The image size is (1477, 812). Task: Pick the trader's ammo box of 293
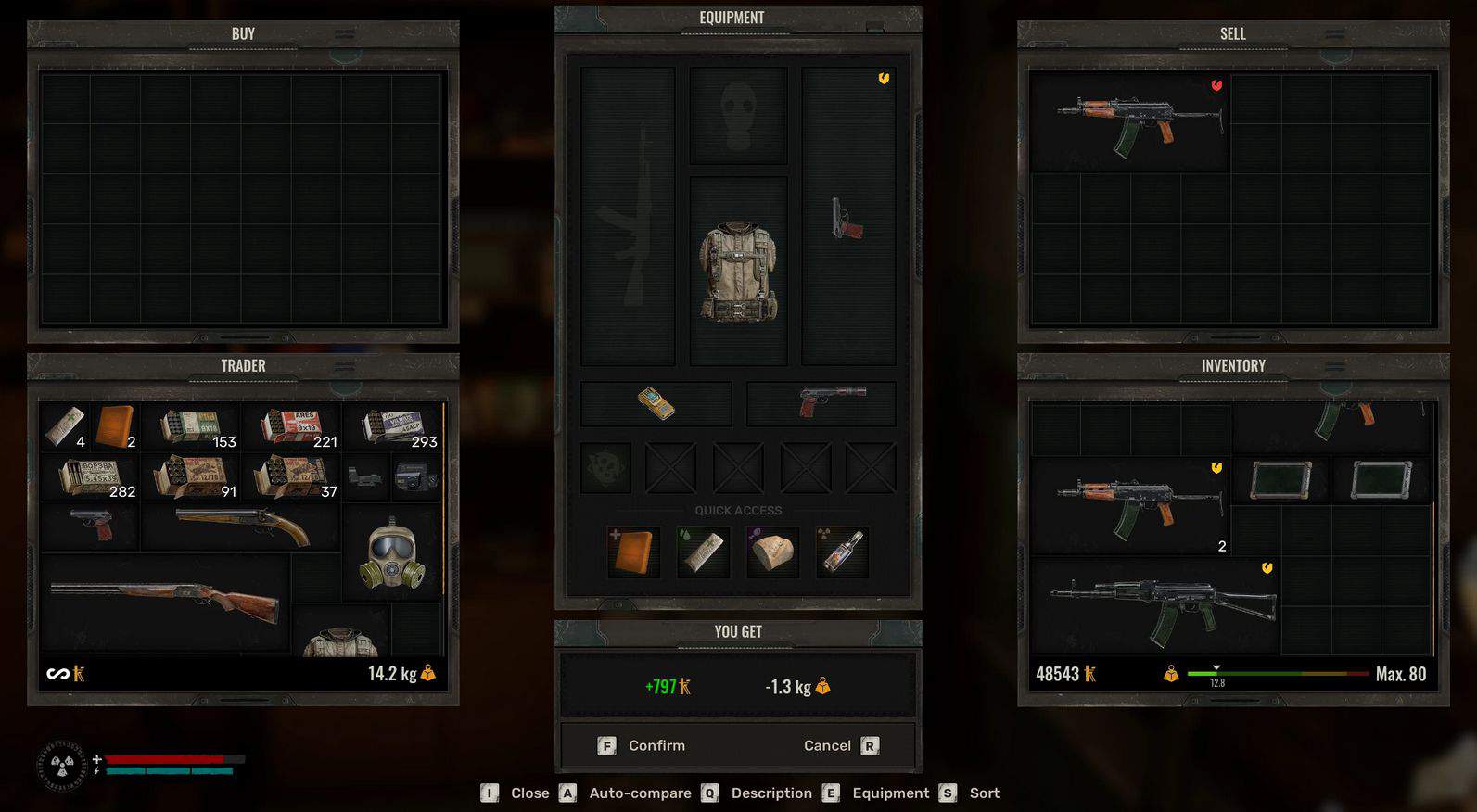coord(392,426)
